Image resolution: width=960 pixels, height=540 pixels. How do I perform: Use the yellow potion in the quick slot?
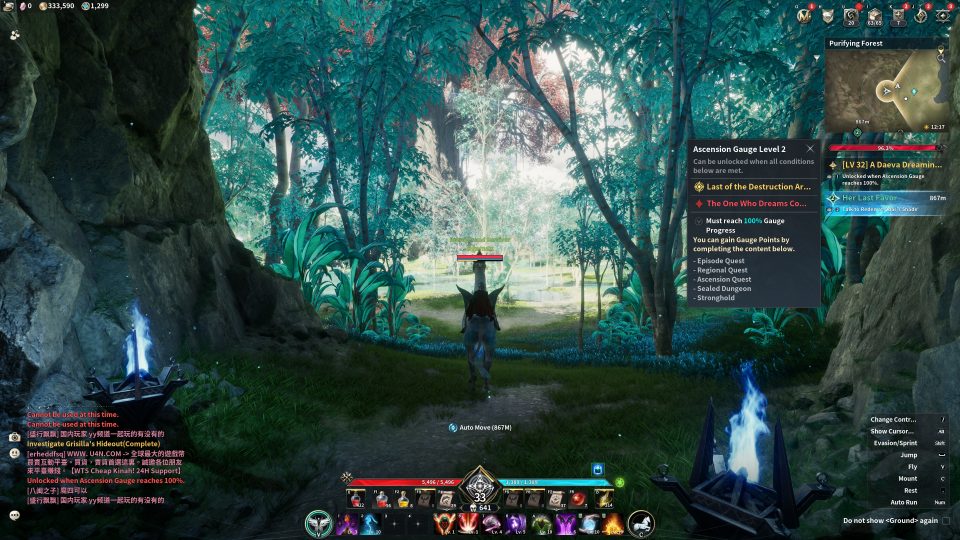coord(404,499)
